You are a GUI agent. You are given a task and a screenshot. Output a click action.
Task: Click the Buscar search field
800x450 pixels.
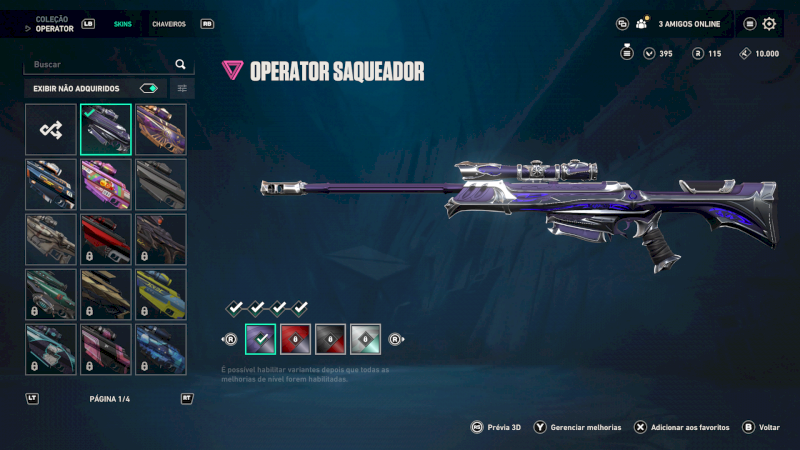(100, 64)
